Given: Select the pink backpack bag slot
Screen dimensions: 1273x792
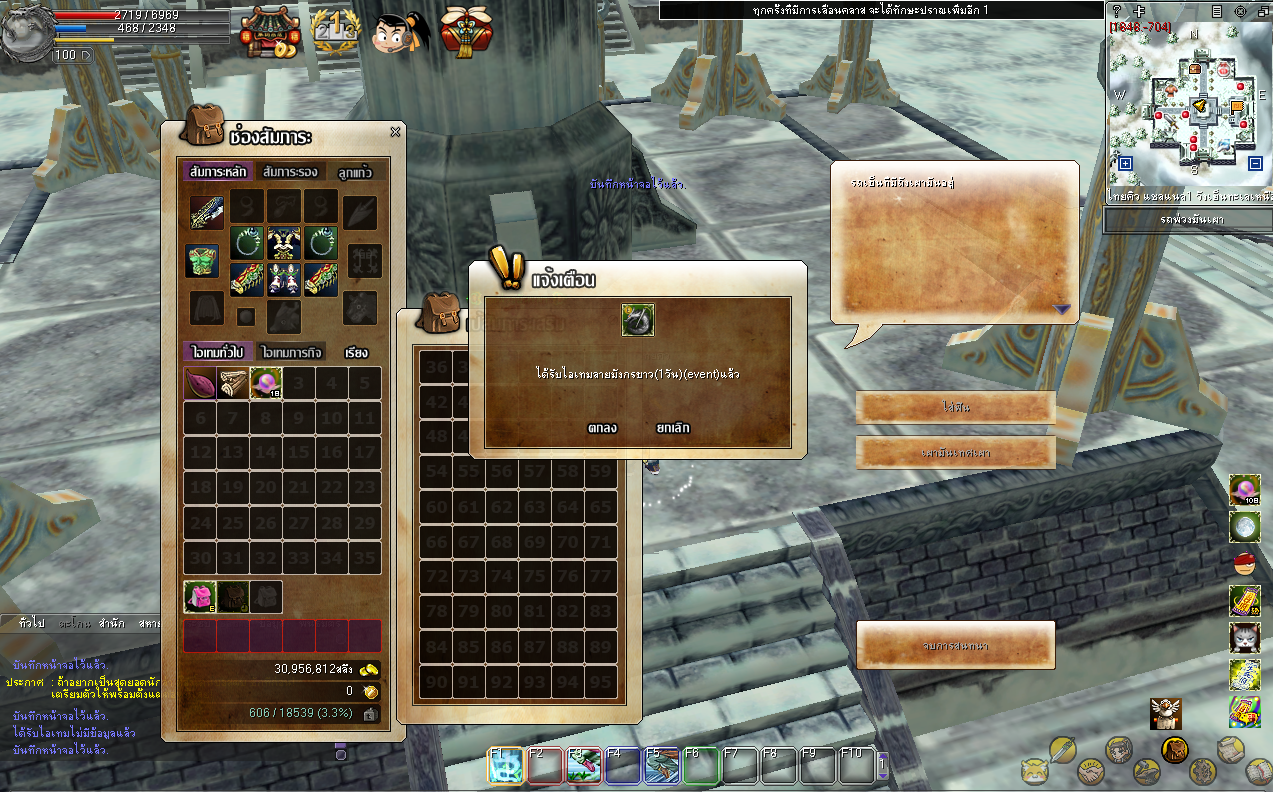Looking at the screenshot, I should click(x=200, y=597).
